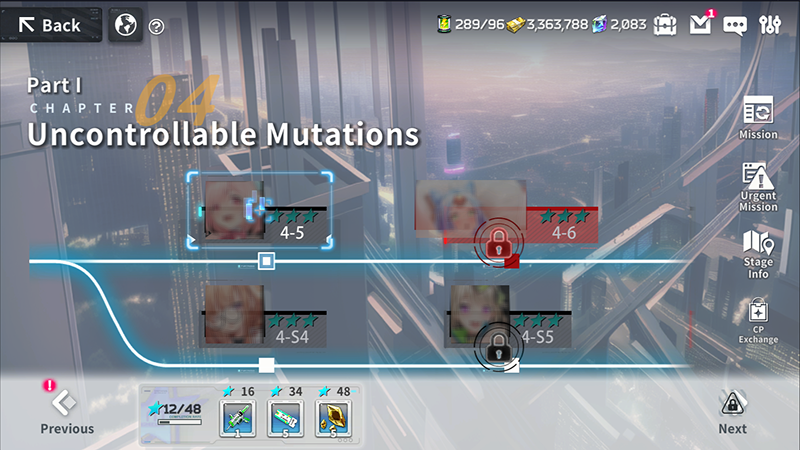Screen dimensions: 800x450
Task: Go to the Previous chapter
Action: [x=66, y=411]
